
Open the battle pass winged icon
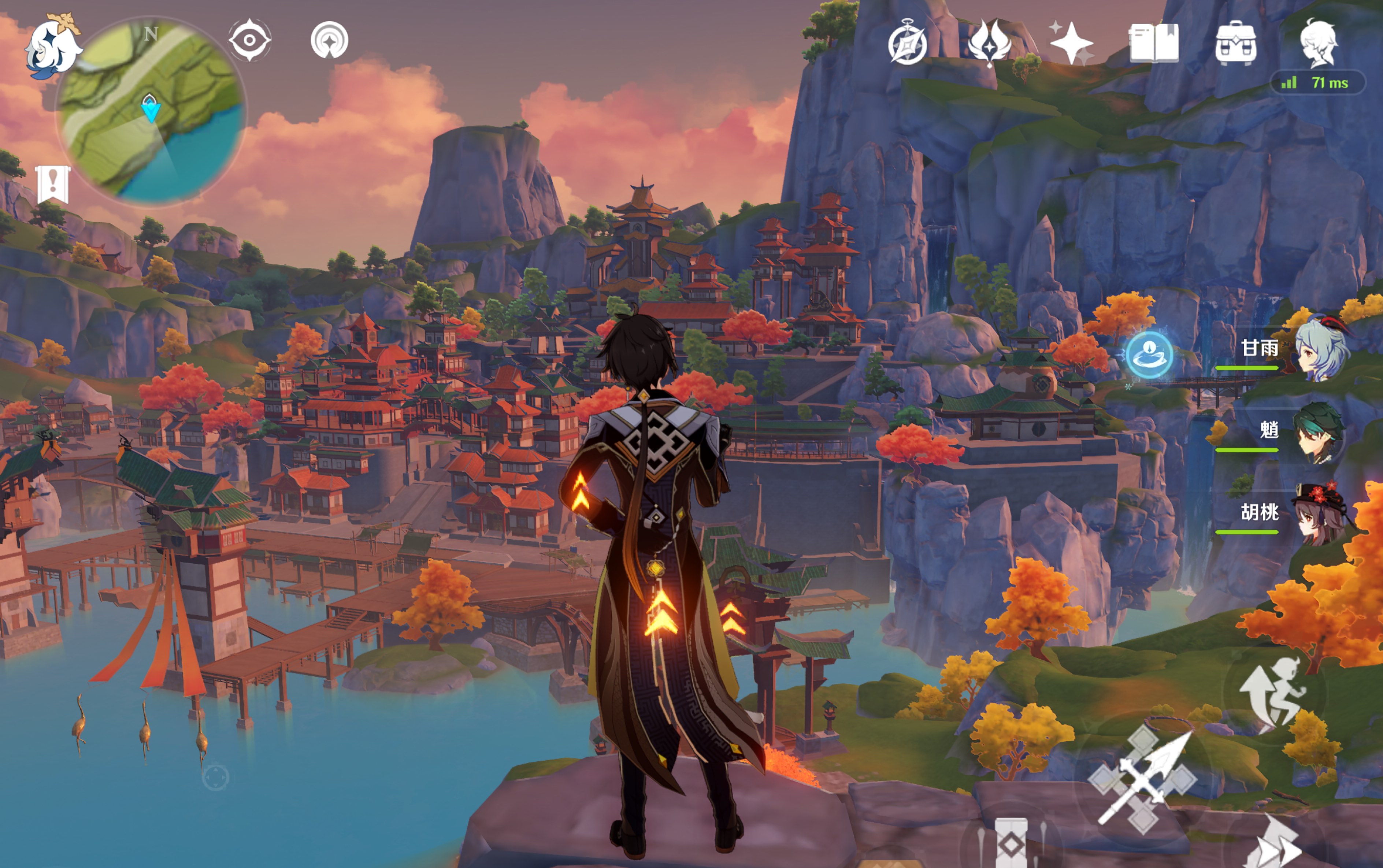(989, 42)
